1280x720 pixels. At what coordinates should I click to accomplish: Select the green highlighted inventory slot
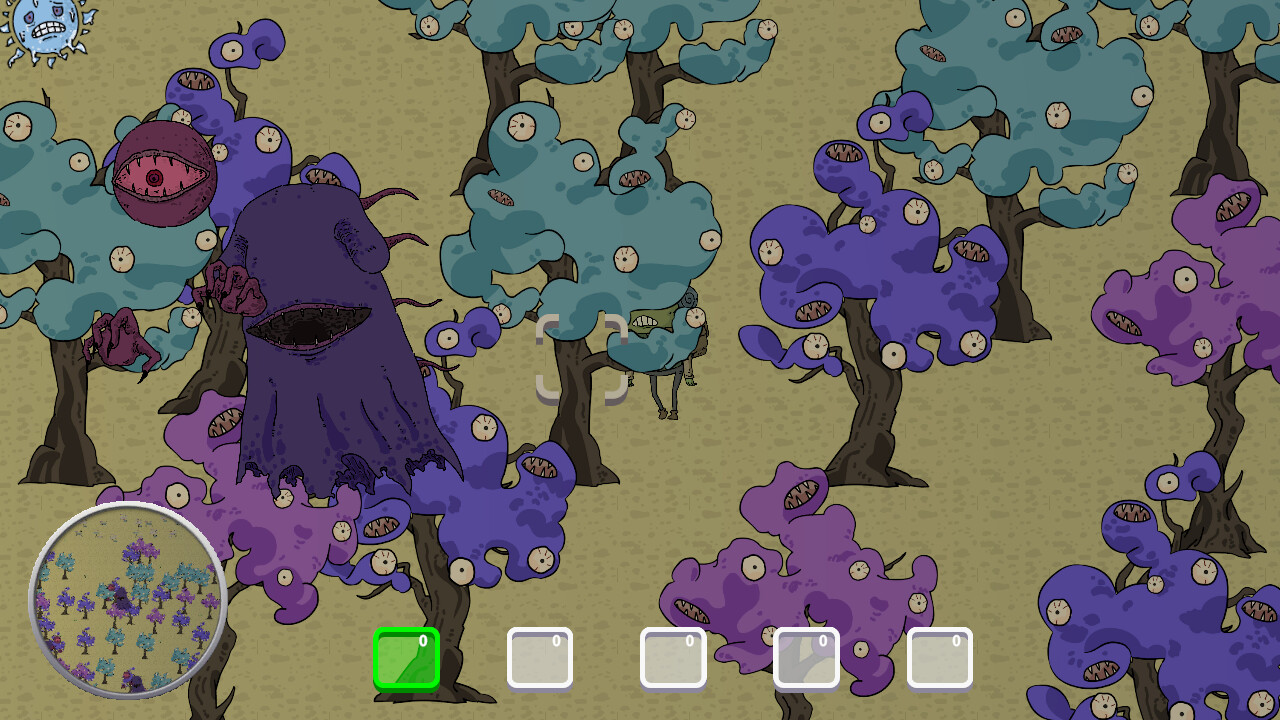[406, 657]
